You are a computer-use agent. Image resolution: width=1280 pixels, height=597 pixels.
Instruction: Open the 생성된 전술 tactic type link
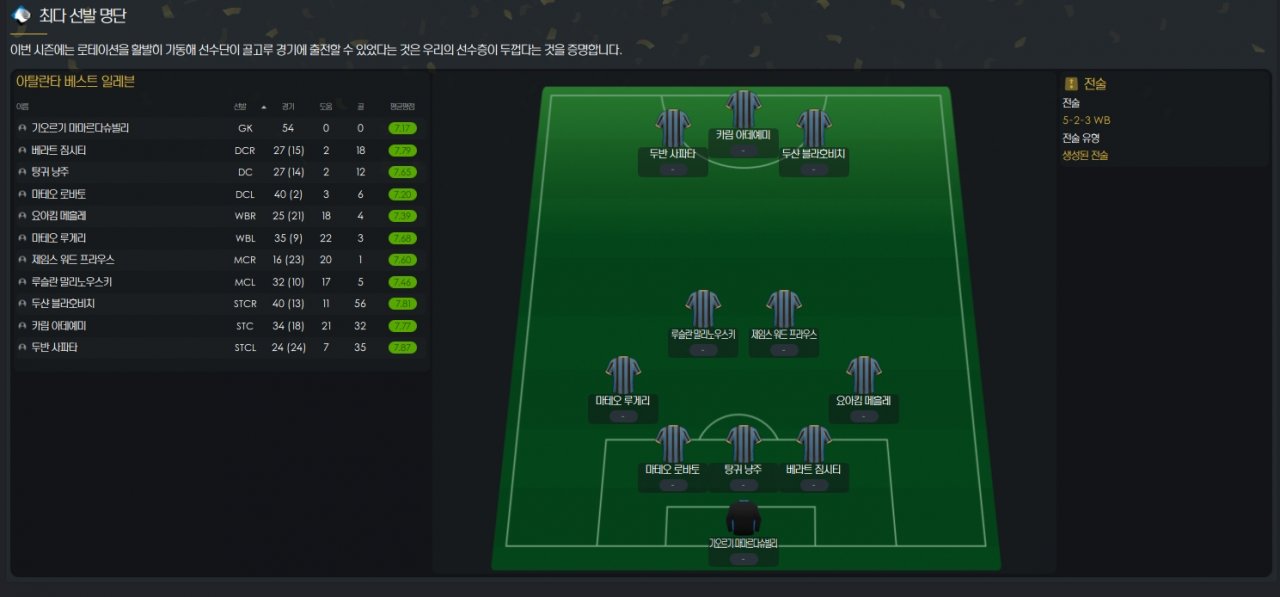1084,155
